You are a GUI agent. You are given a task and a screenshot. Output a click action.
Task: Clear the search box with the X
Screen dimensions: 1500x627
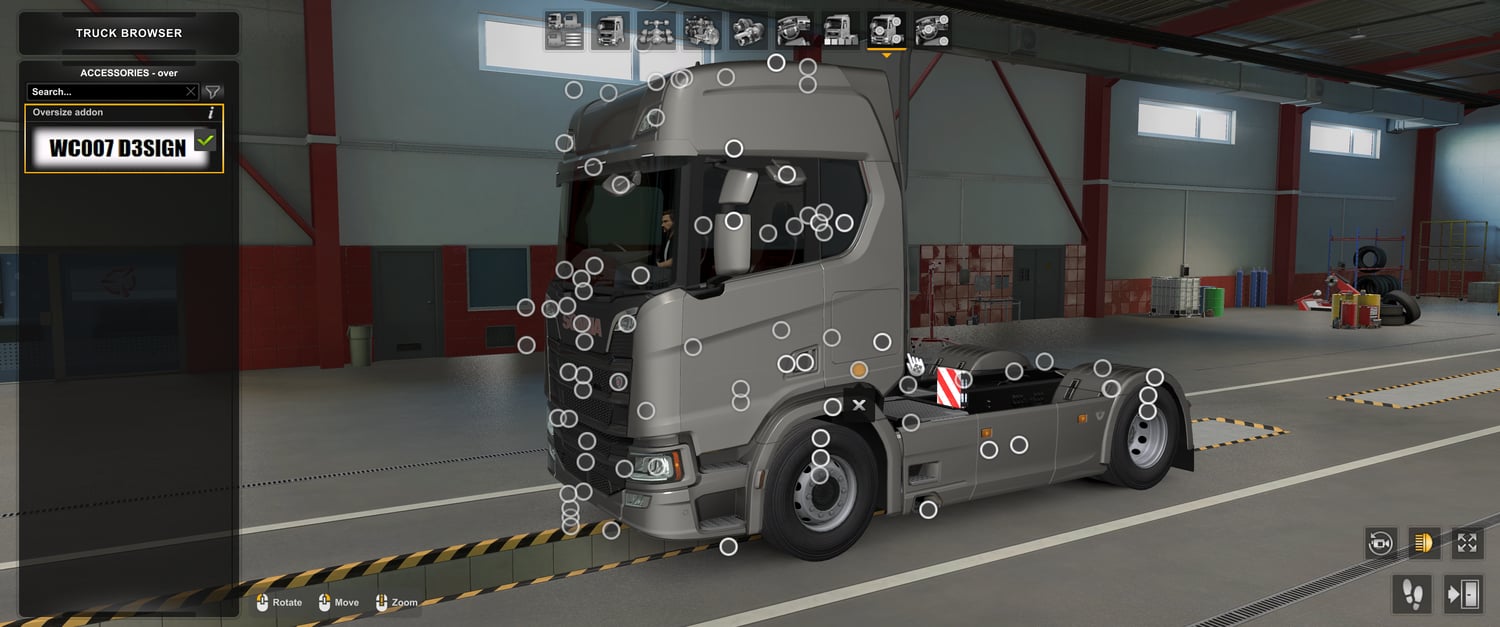[x=191, y=92]
